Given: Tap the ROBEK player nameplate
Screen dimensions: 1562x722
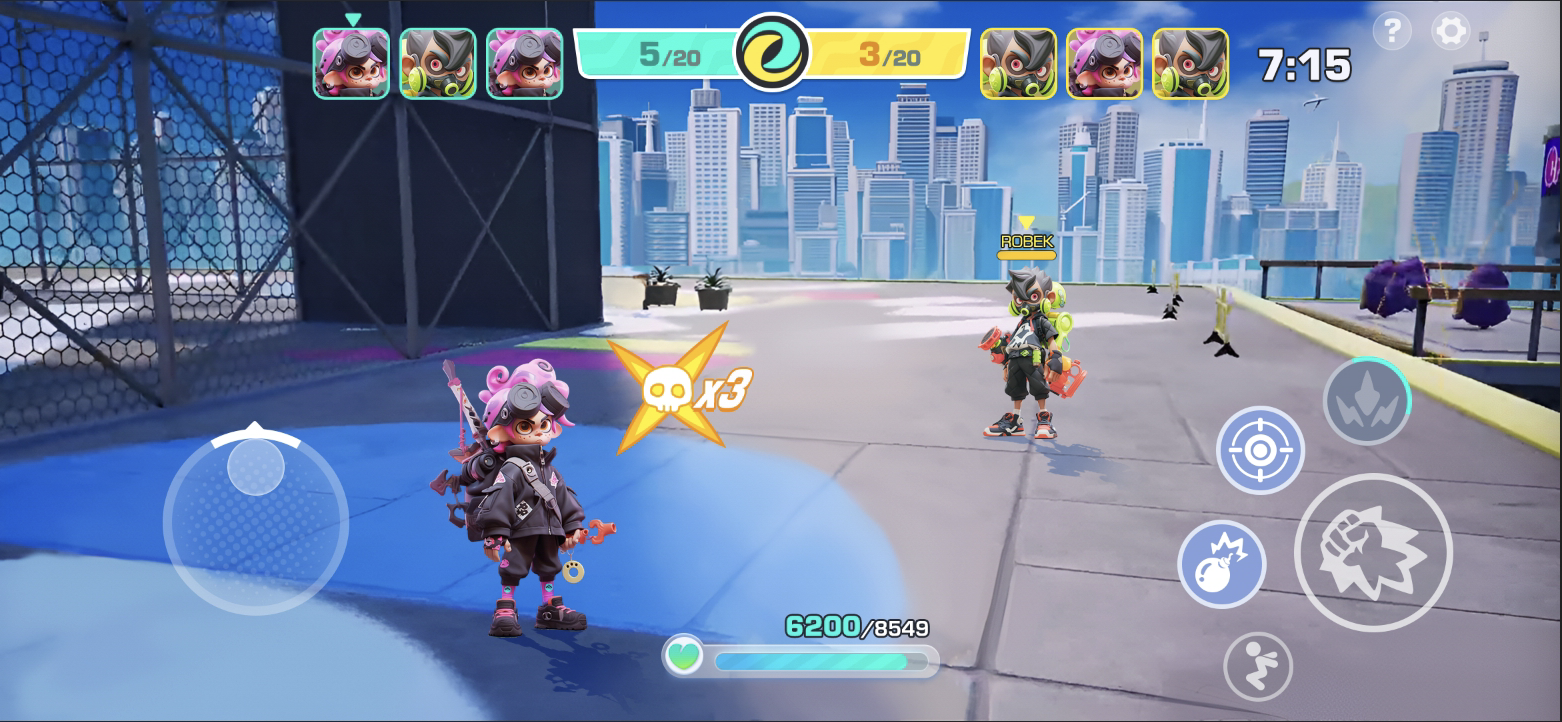Looking at the screenshot, I should tap(1025, 240).
